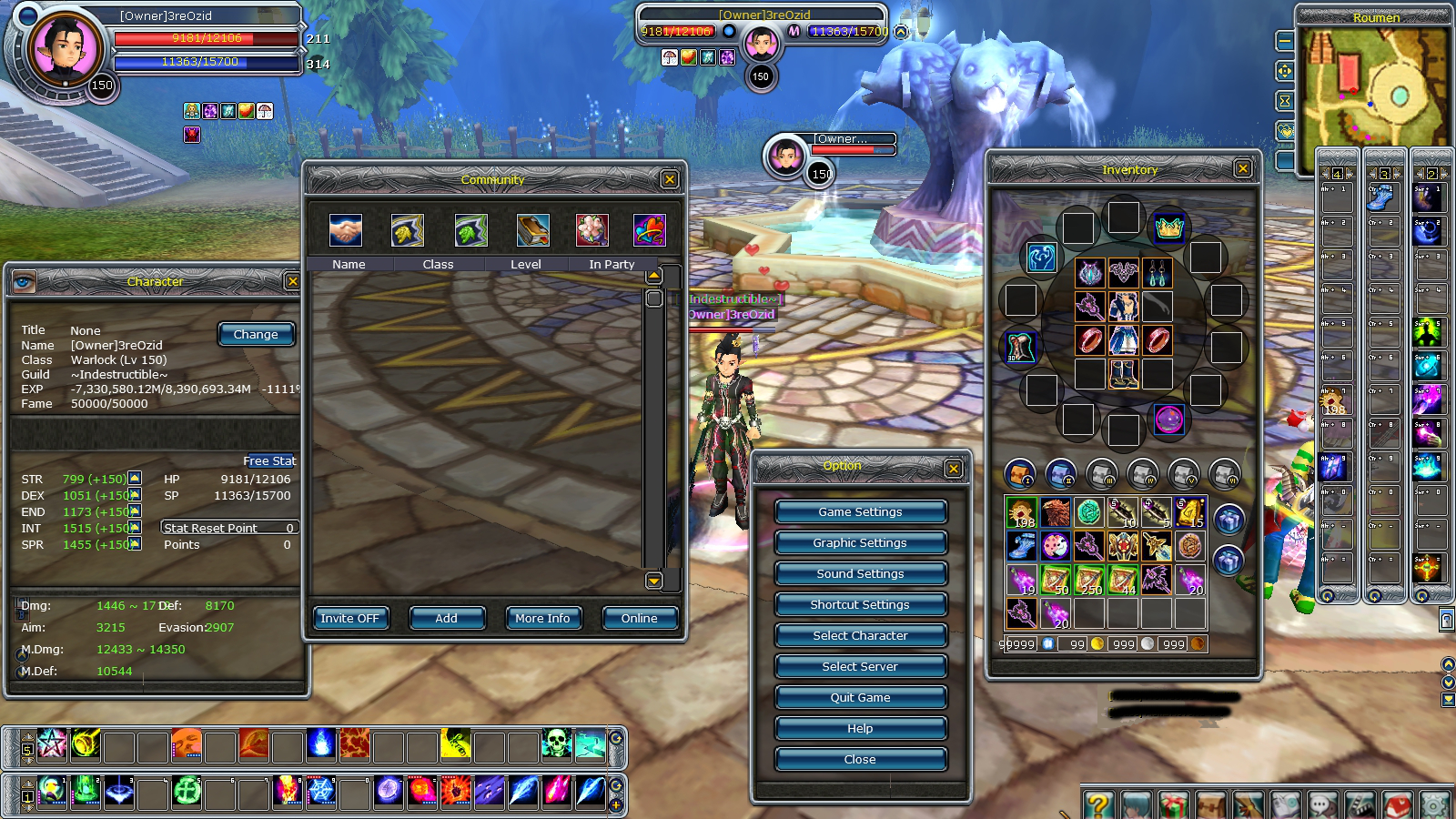
Task: Open Graphic Settings
Action: click(860, 543)
